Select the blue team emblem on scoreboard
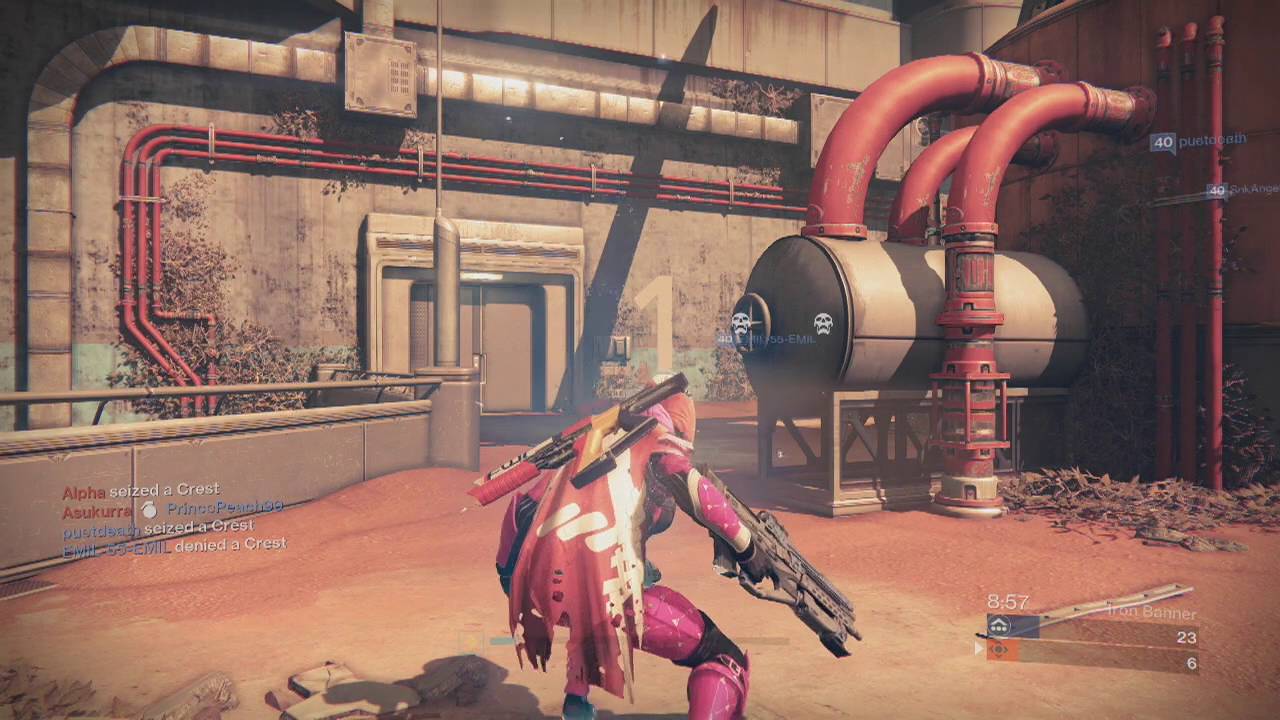This screenshot has width=1280, height=720. click(x=999, y=626)
